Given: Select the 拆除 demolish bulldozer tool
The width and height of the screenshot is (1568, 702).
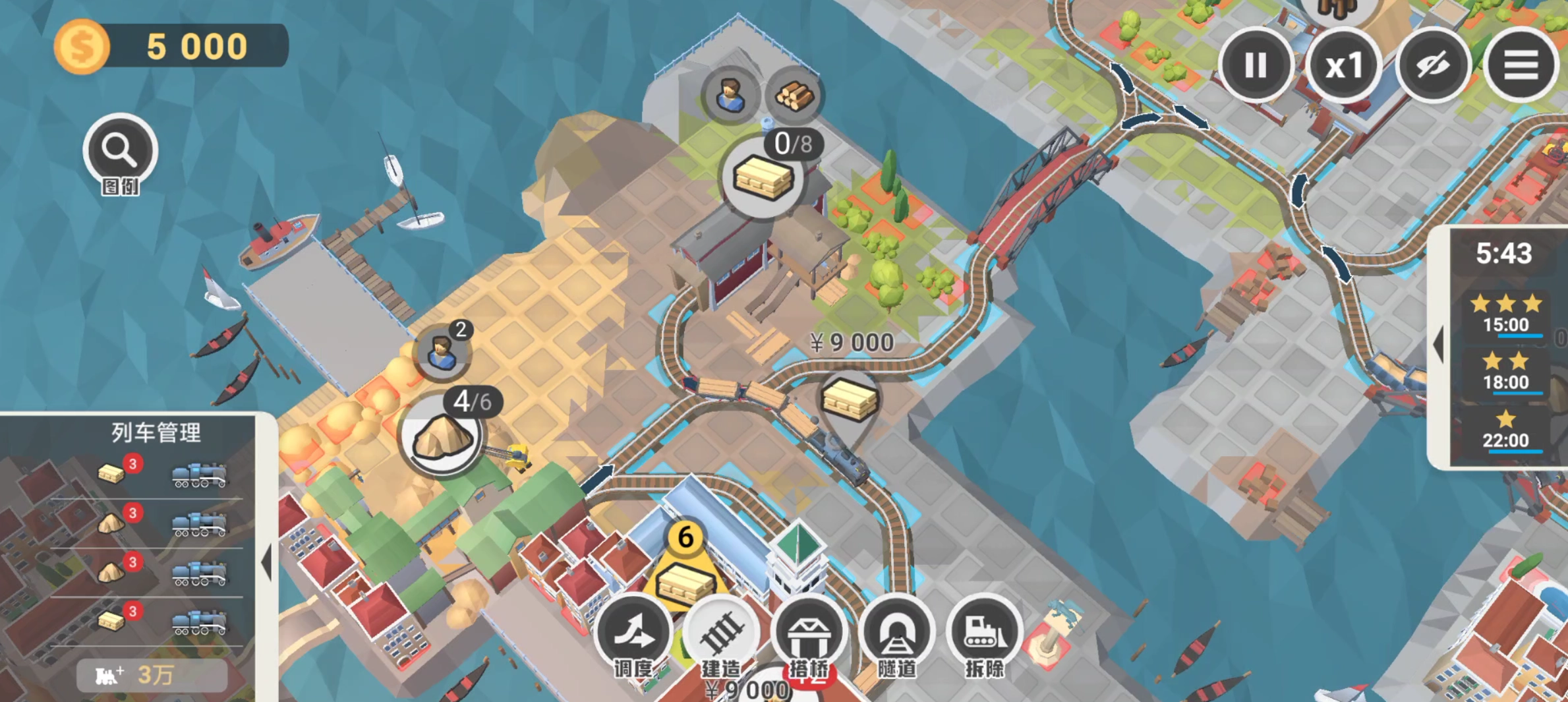Looking at the screenshot, I should click(x=984, y=634).
